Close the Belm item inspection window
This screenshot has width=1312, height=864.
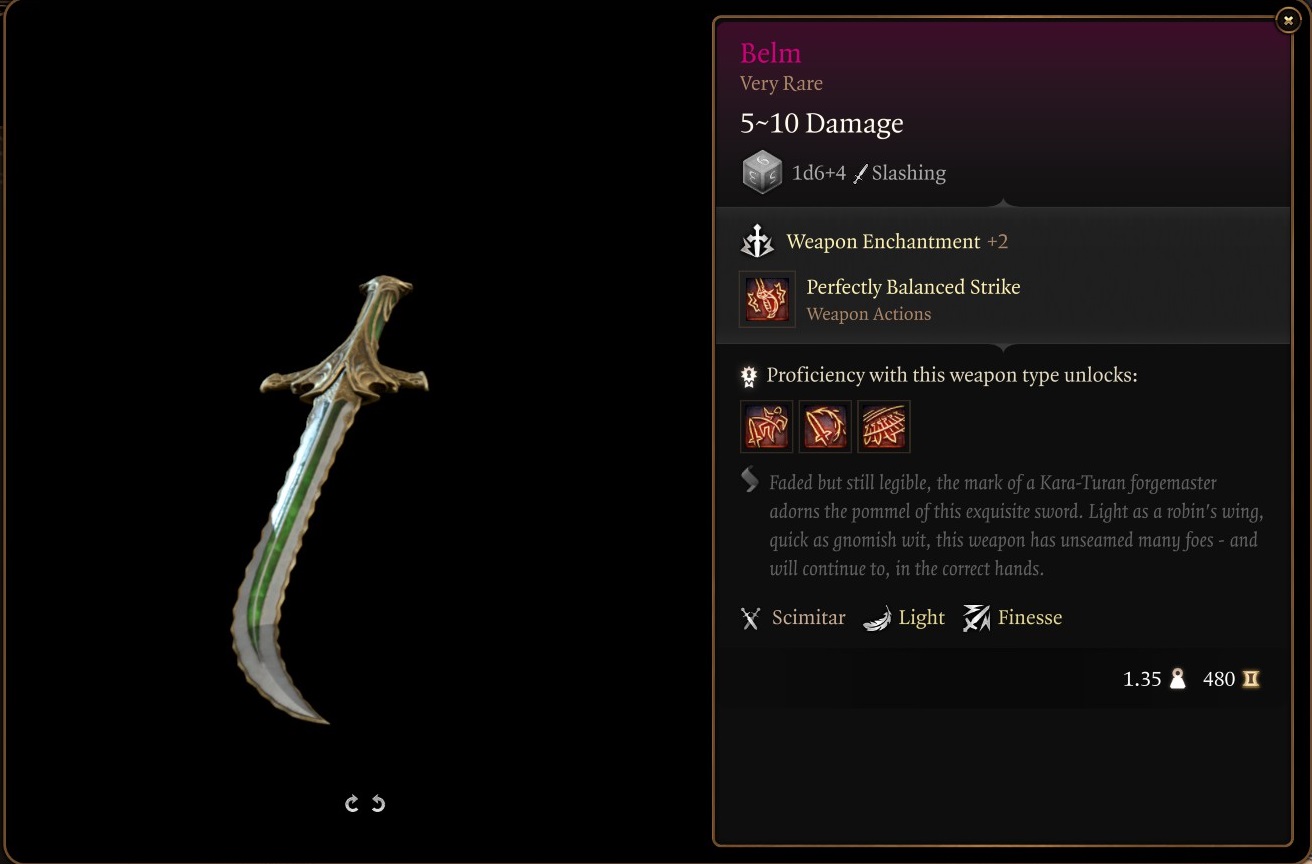point(1288,20)
